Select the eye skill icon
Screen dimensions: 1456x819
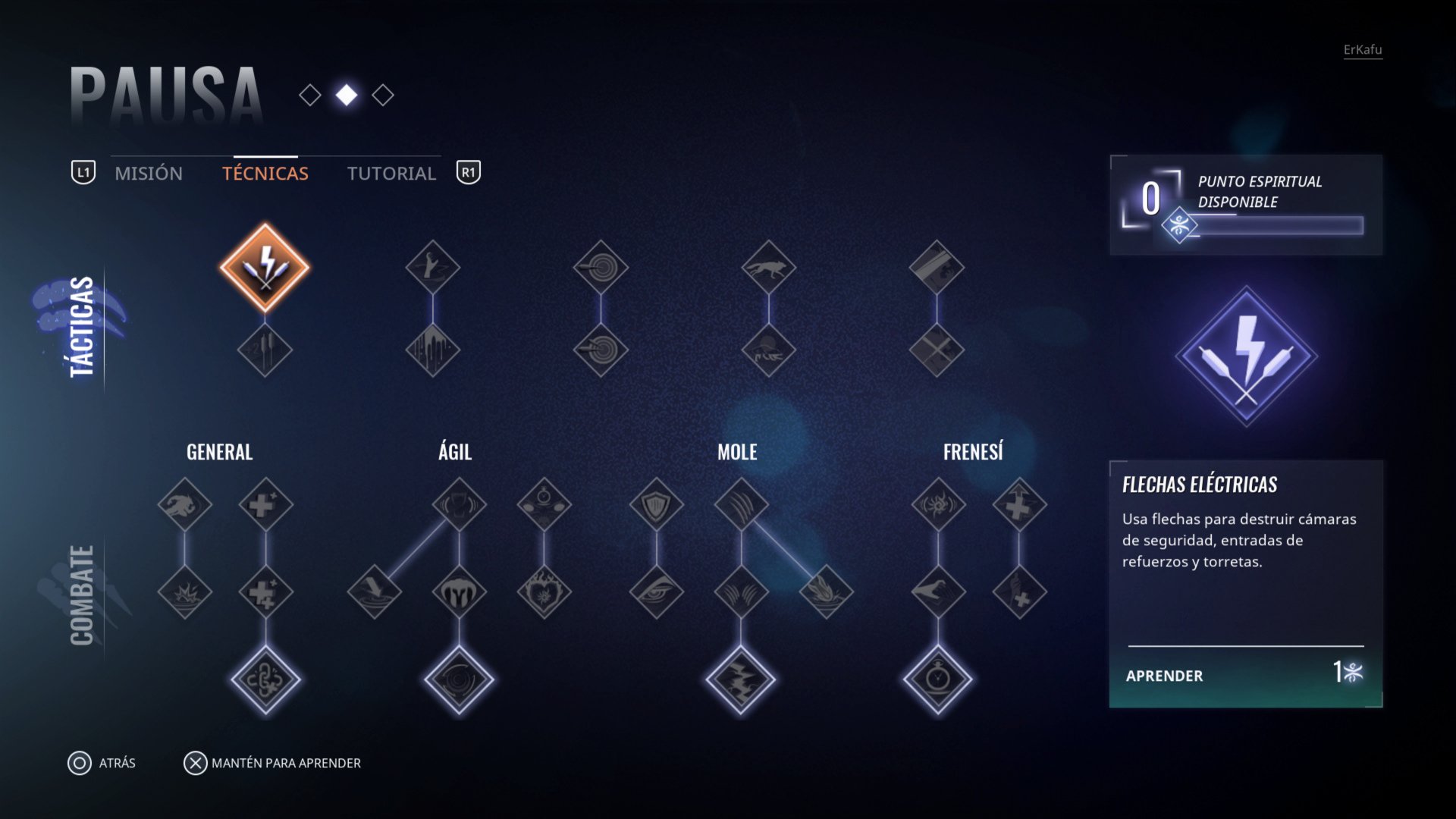[656, 591]
